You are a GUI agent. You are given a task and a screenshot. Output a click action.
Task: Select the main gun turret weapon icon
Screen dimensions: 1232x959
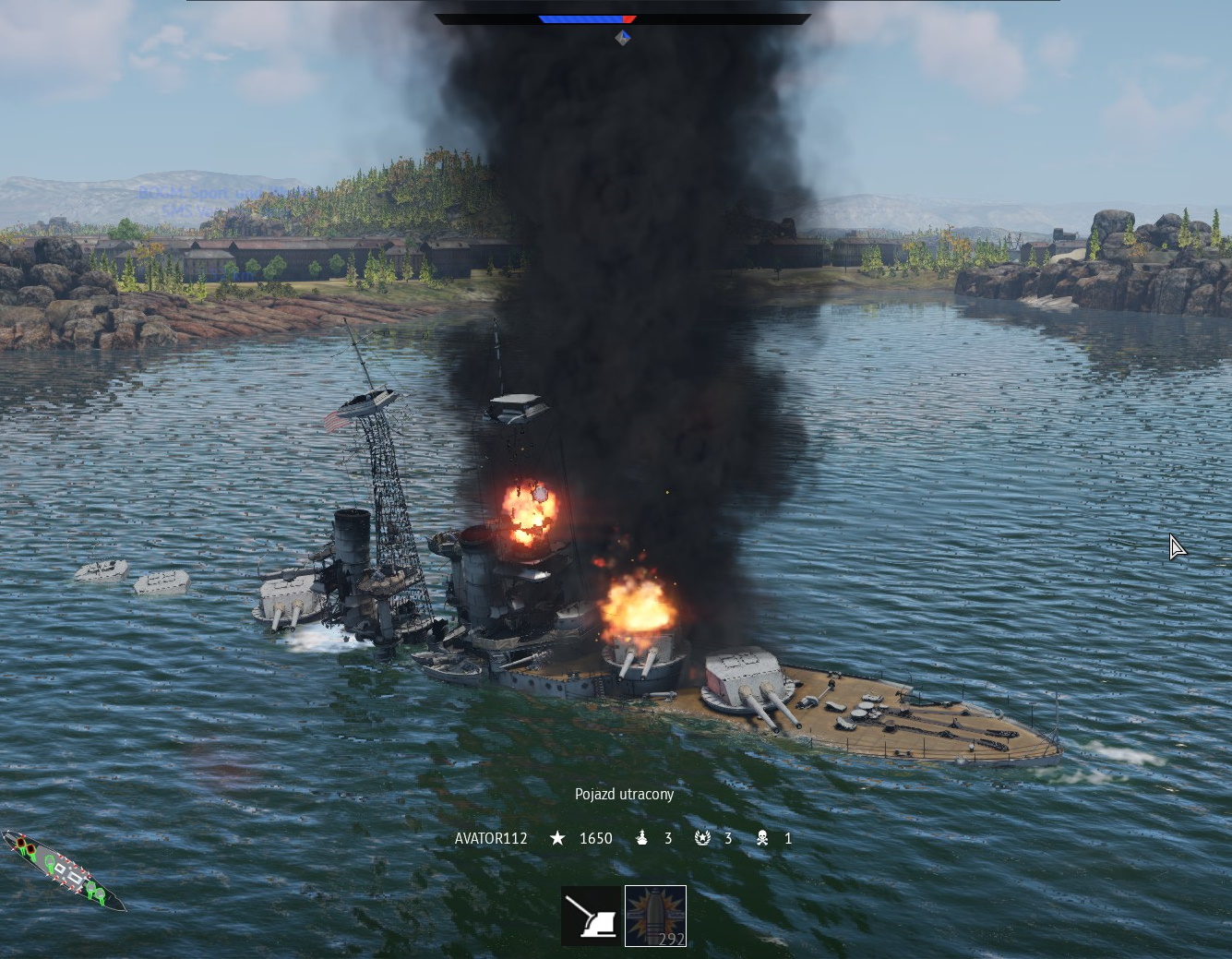click(x=592, y=916)
